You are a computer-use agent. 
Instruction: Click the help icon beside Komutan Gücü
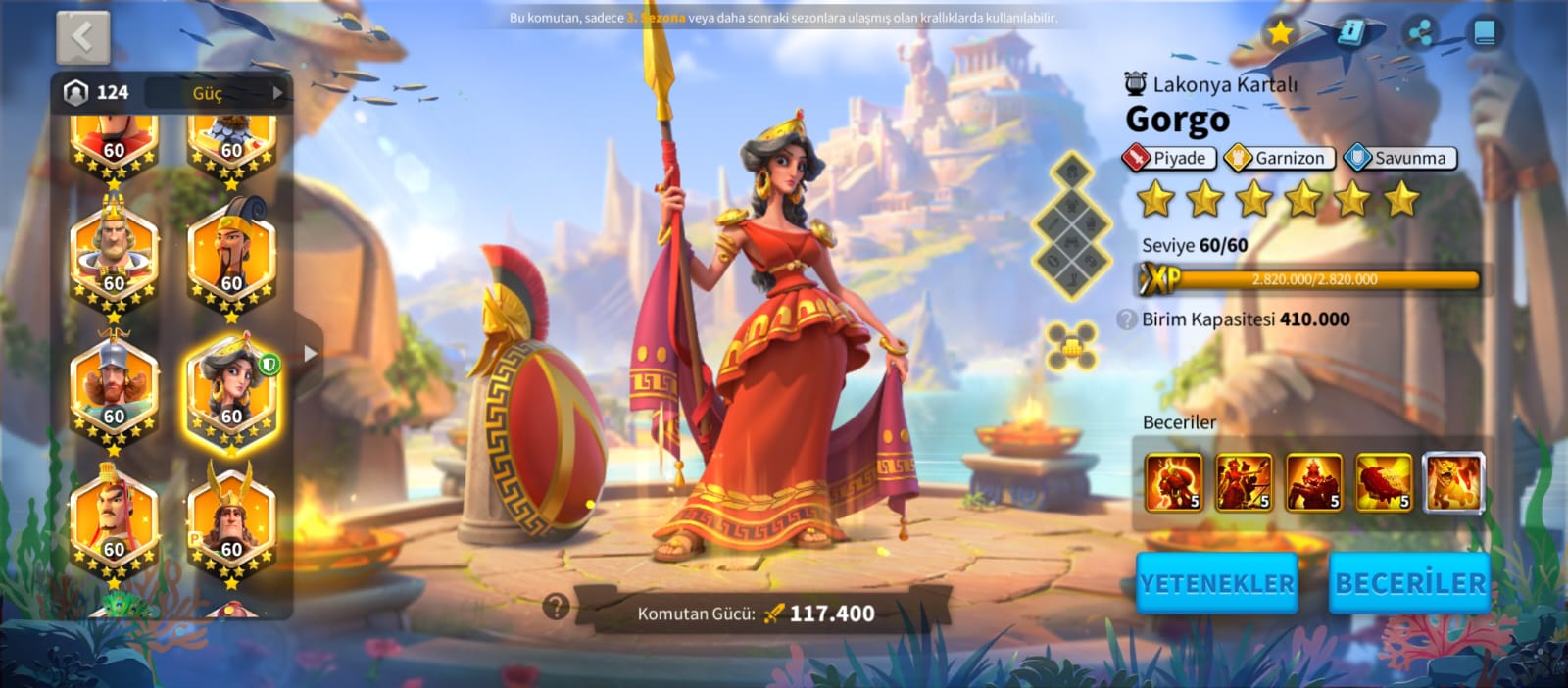tap(556, 607)
